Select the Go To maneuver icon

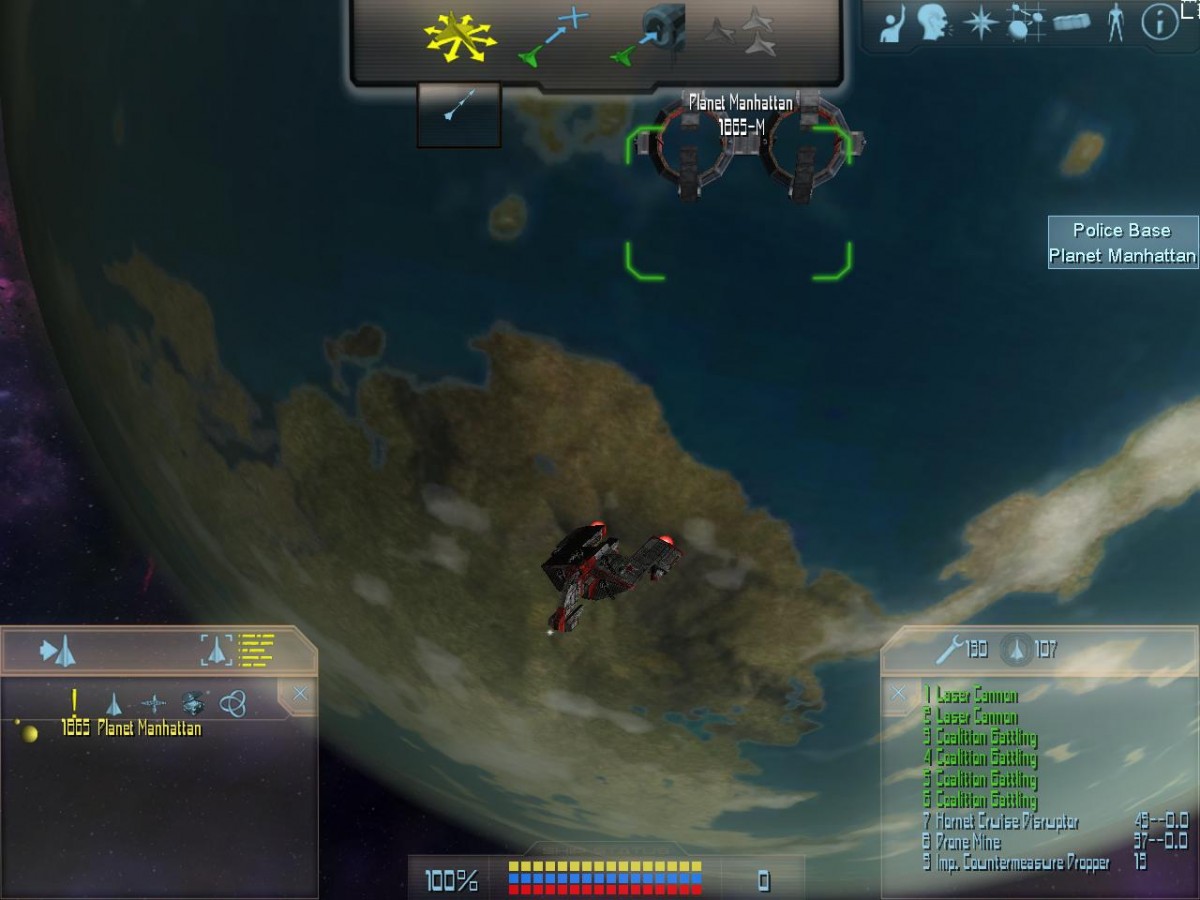click(553, 37)
